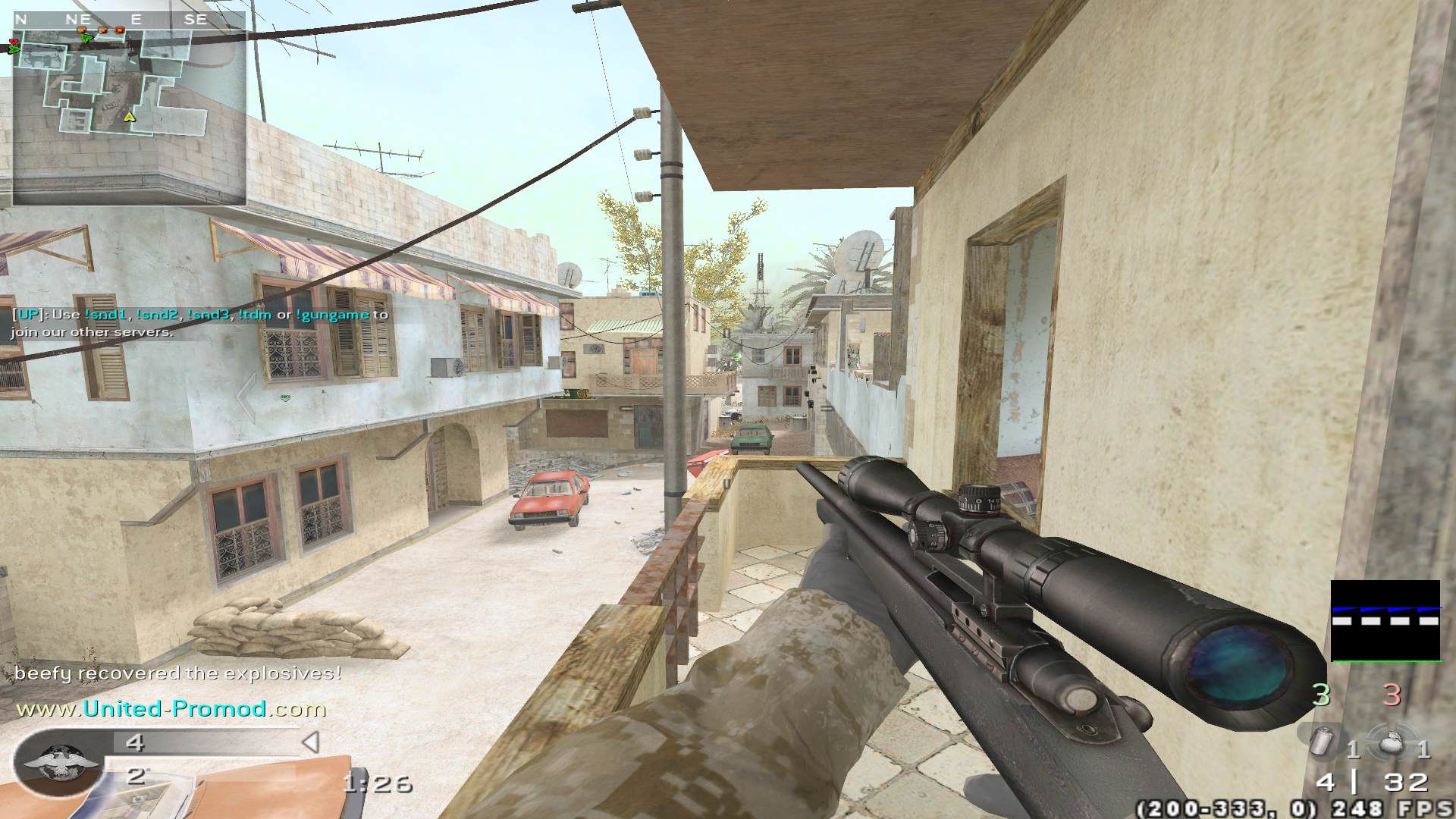Select the canister special grenade icon
The width and height of the screenshot is (1456, 819).
[x=1323, y=740]
